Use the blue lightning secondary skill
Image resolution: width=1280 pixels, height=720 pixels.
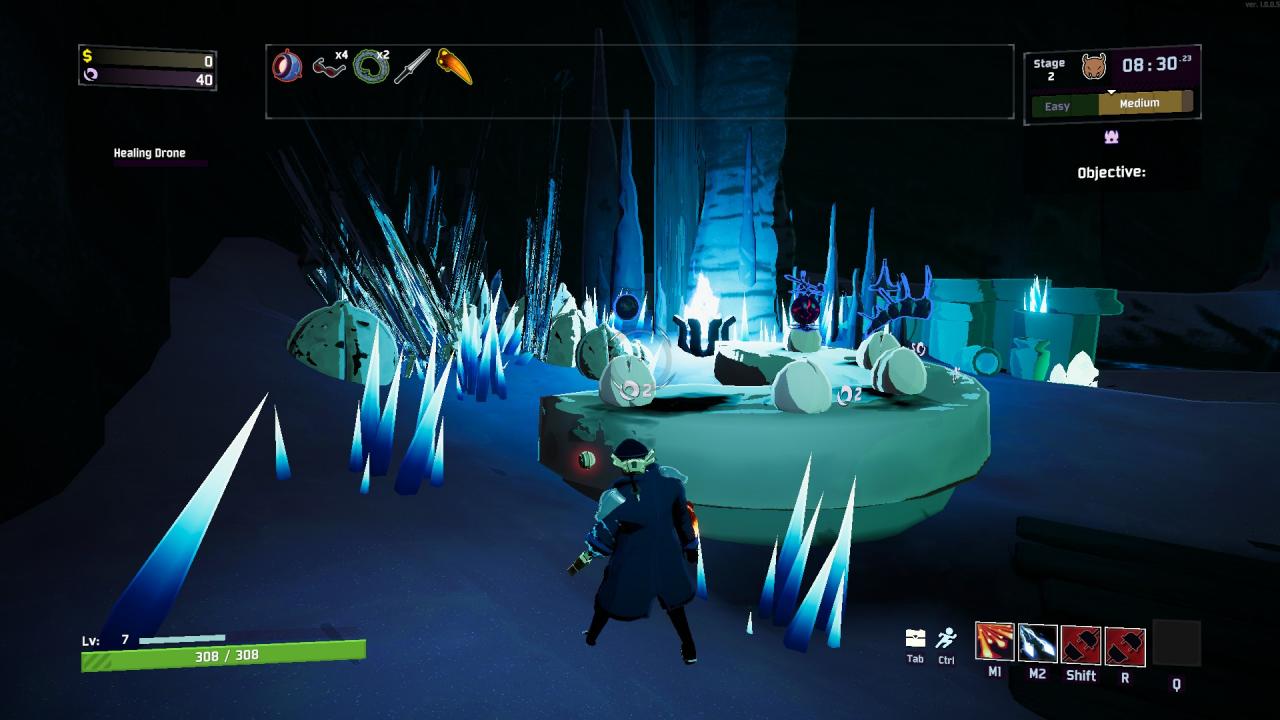(1038, 642)
